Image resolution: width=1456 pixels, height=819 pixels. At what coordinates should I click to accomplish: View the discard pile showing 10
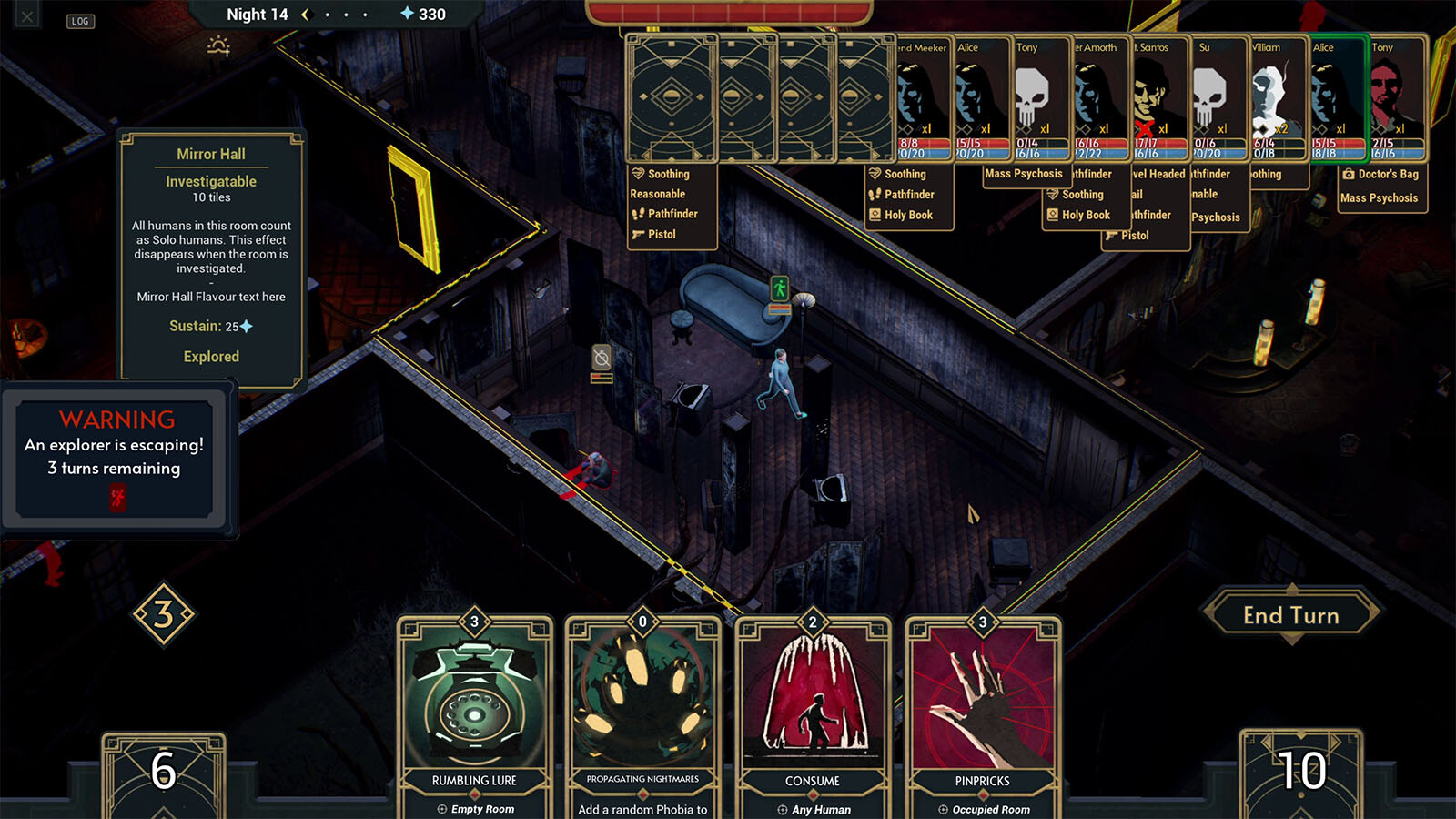click(x=1301, y=772)
